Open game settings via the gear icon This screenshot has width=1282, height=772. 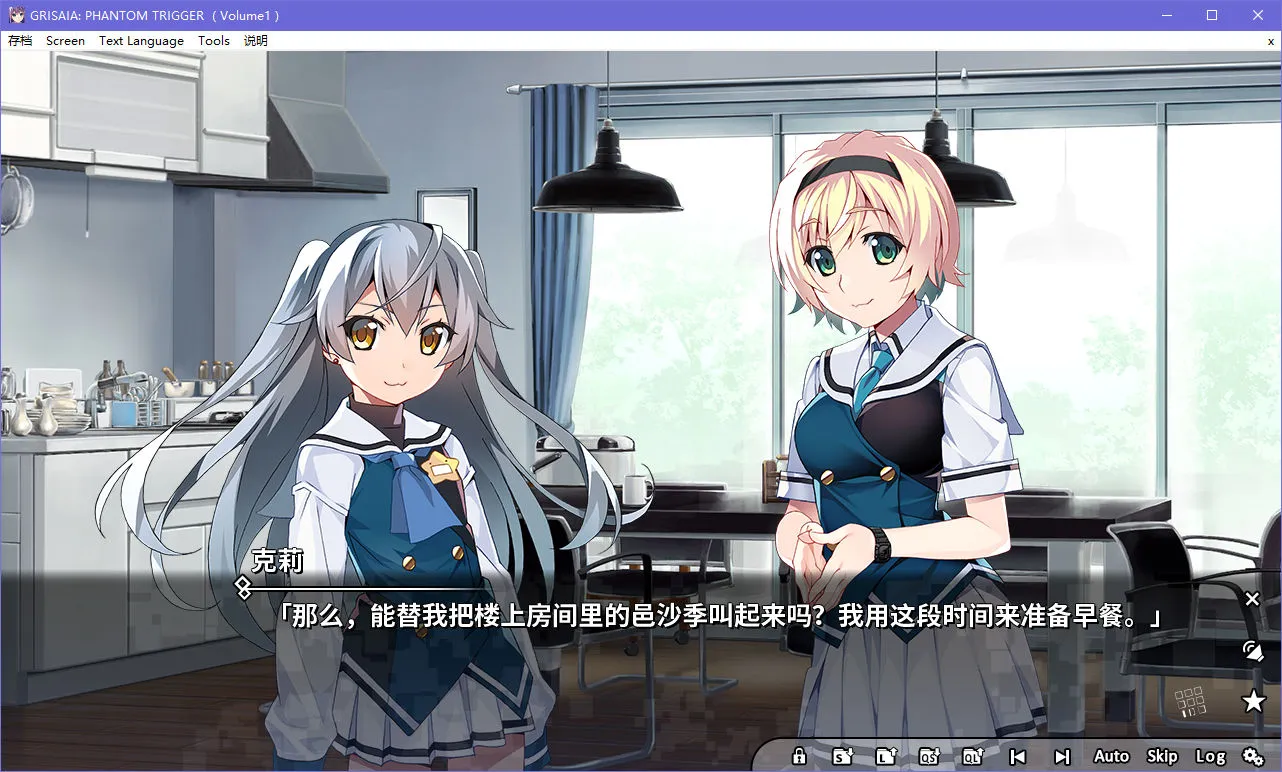[1253, 757]
